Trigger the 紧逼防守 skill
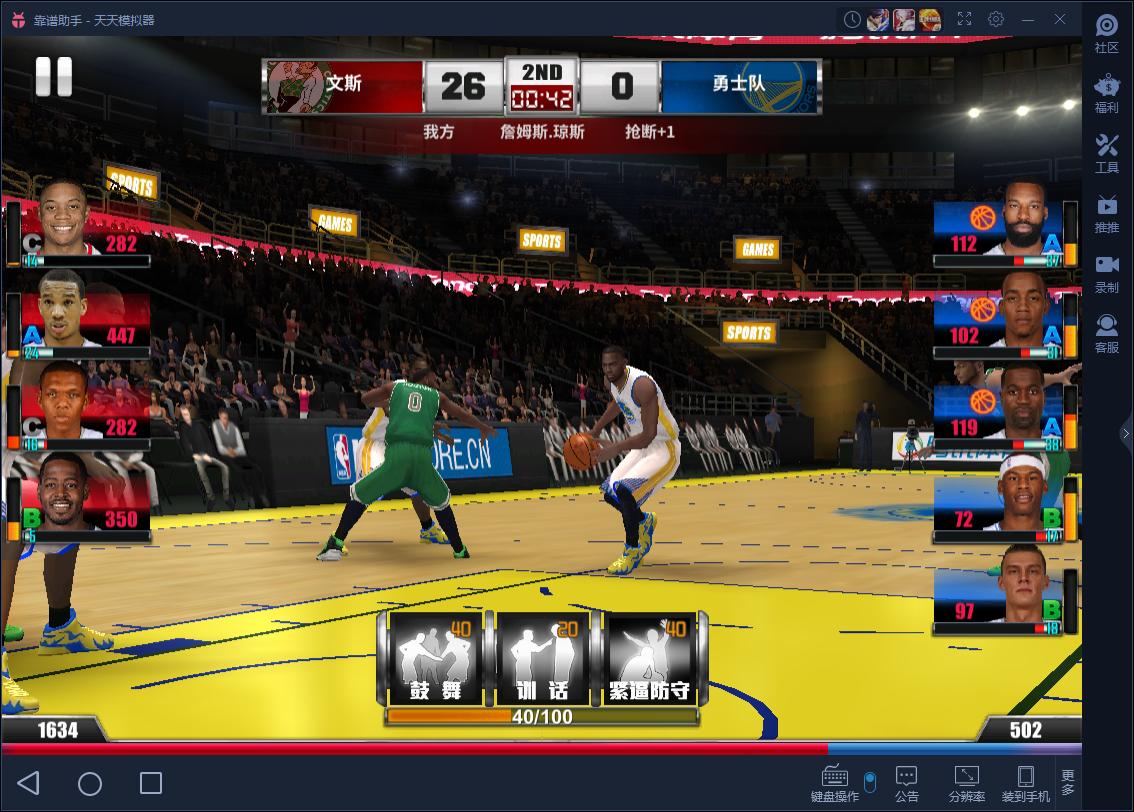 (x=651, y=660)
